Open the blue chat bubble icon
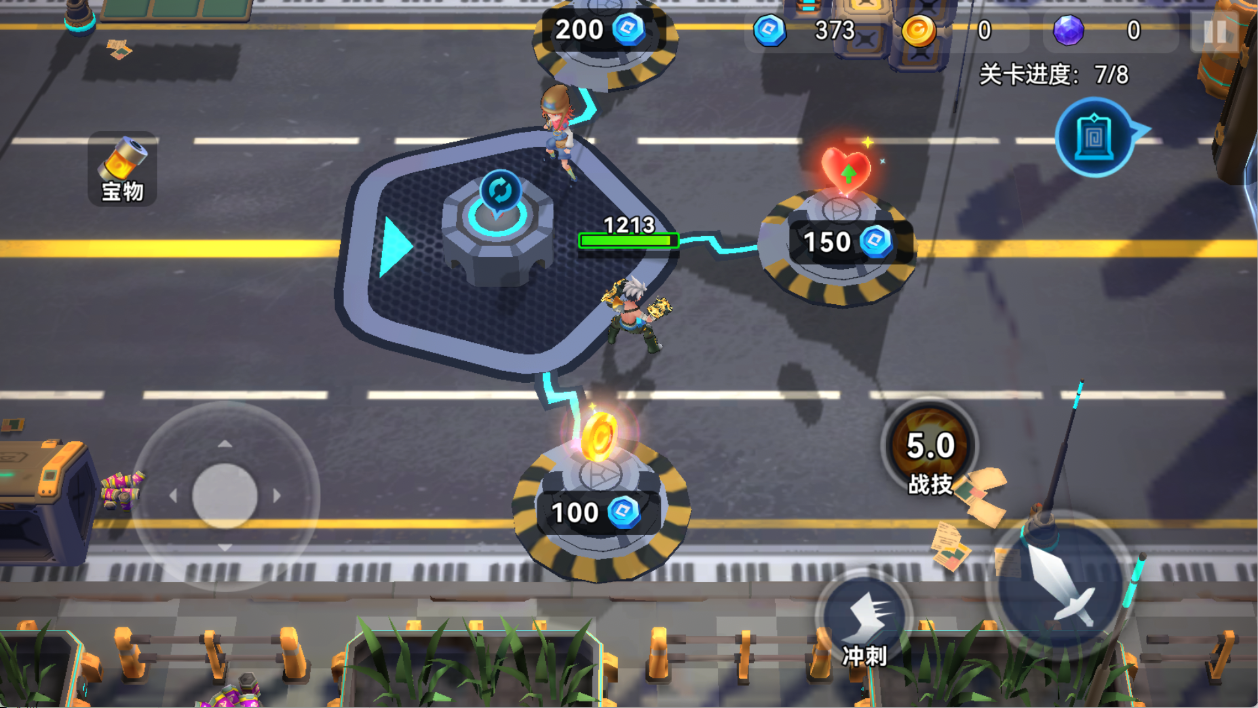 [x=1096, y=138]
